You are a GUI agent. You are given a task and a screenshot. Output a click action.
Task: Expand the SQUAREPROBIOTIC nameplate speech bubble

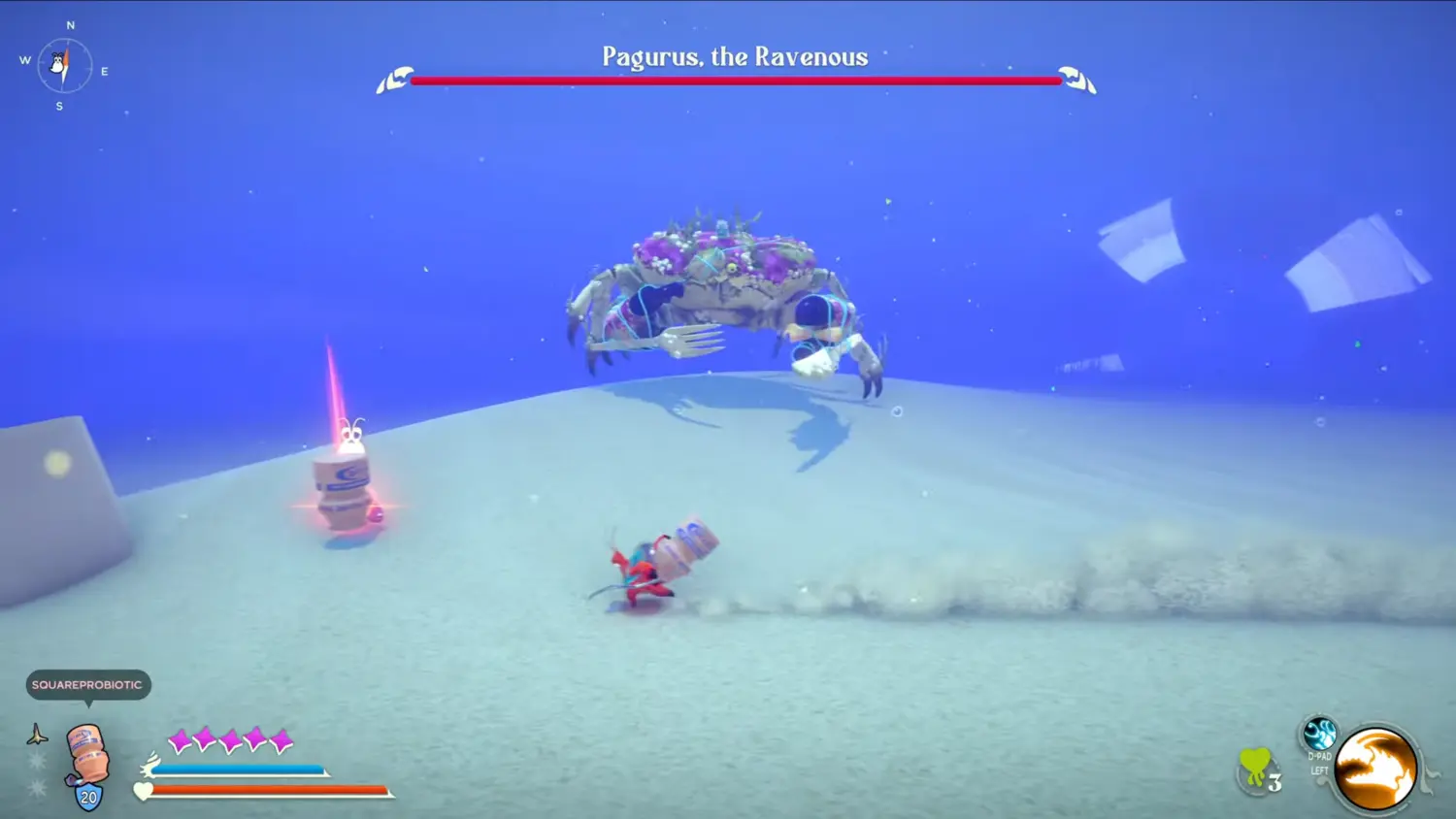pyautogui.click(x=86, y=685)
